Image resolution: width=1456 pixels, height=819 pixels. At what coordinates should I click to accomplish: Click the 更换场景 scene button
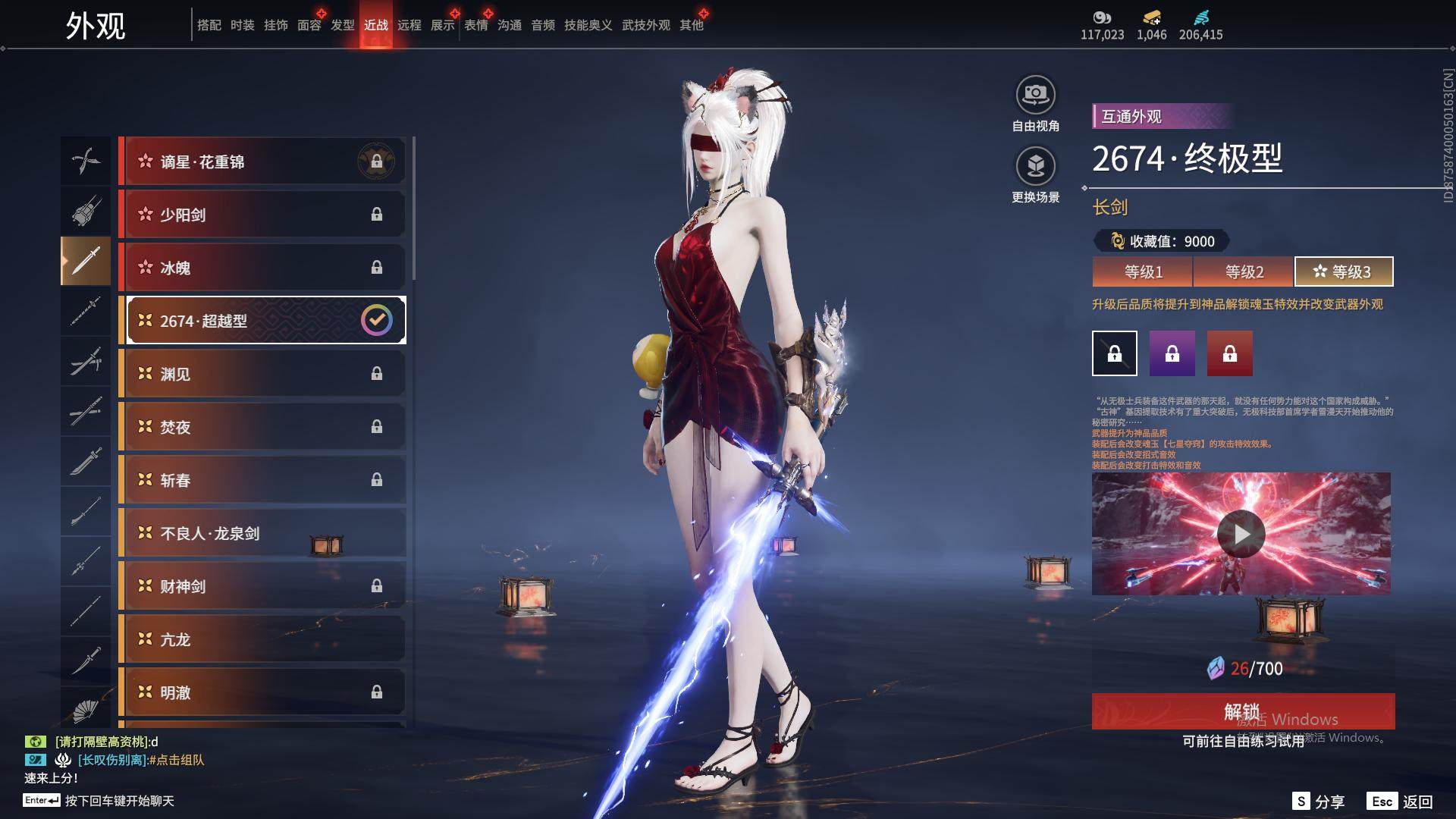click(1035, 167)
